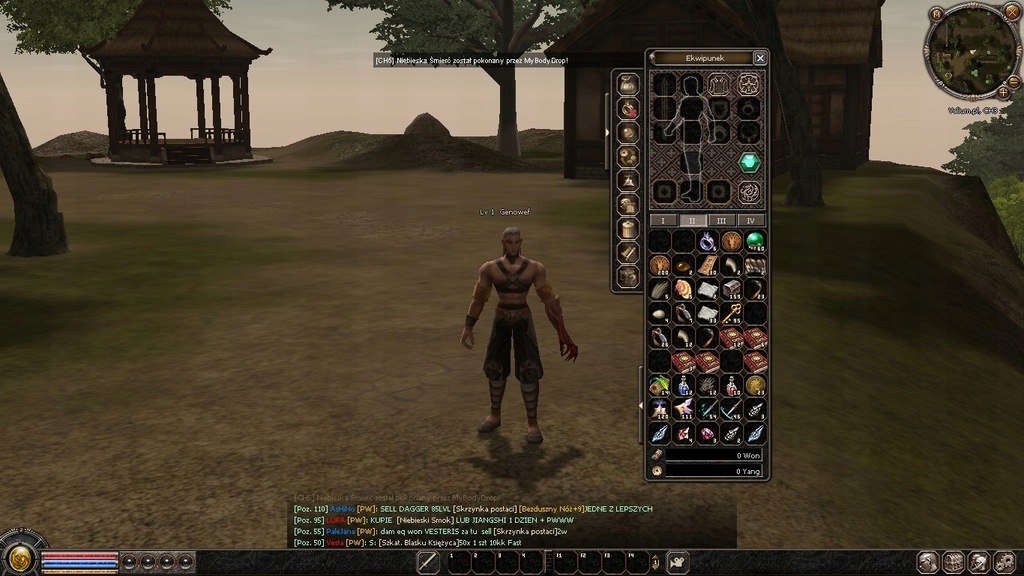Click the round gold emblem by the health bar

[x=18, y=558]
